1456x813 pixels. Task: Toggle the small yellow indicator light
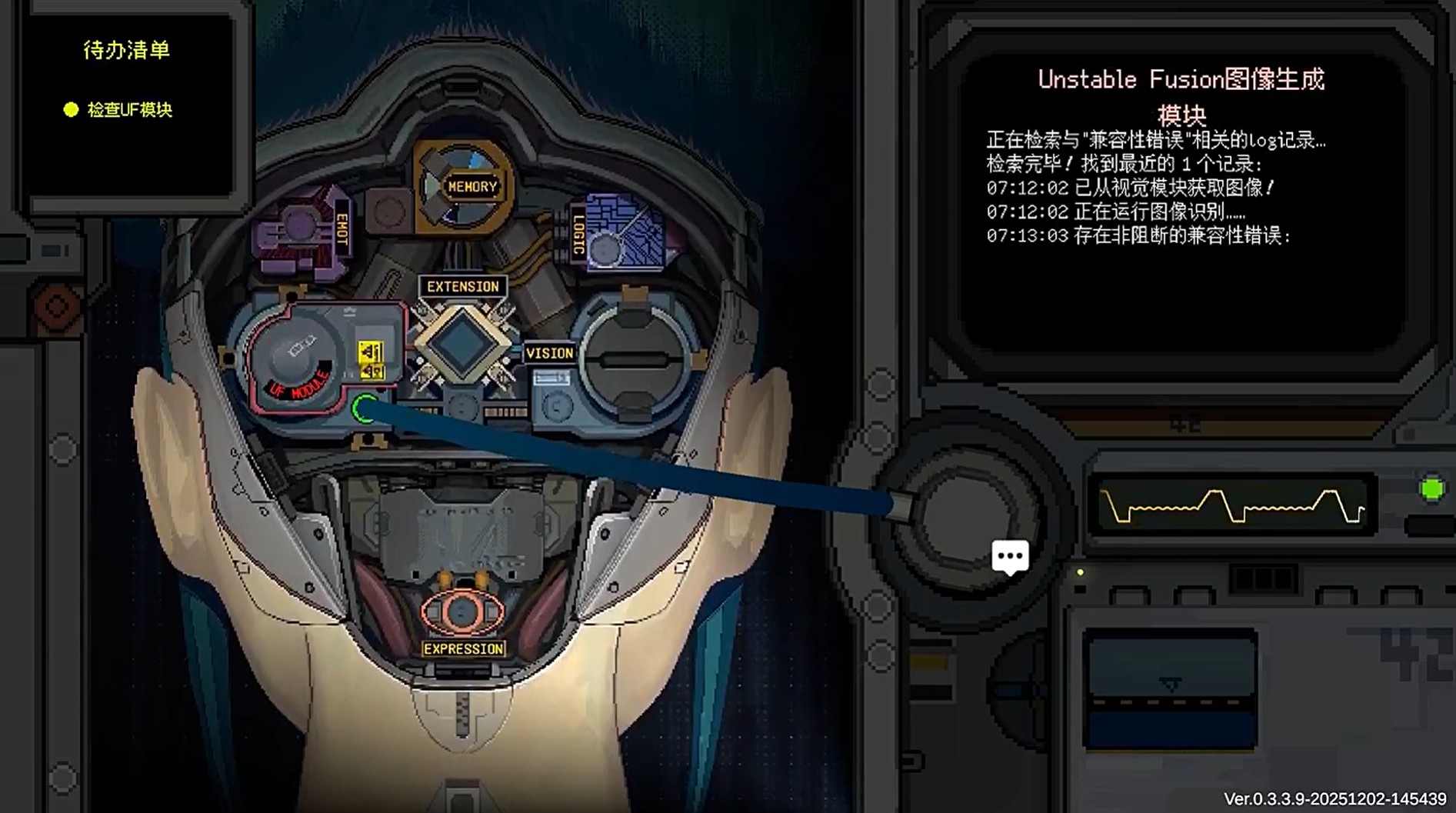[1080, 572]
